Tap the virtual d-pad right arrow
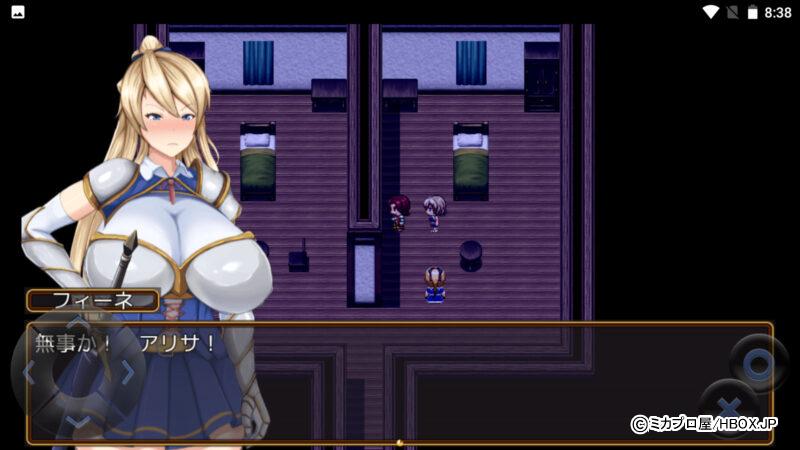The height and width of the screenshot is (450, 800). [127, 373]
